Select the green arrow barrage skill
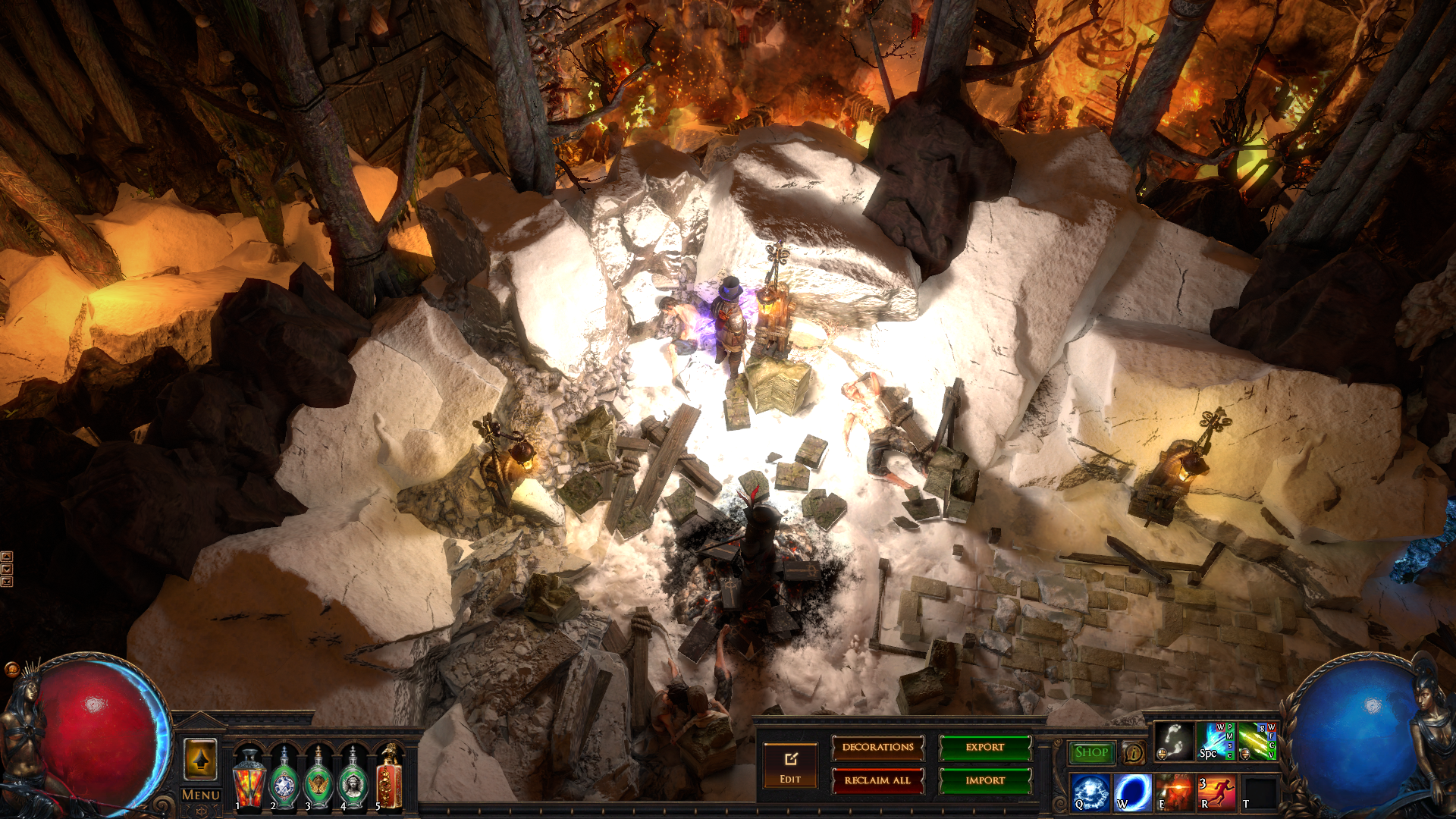 pyautogui.click(x=1257, y=741)
